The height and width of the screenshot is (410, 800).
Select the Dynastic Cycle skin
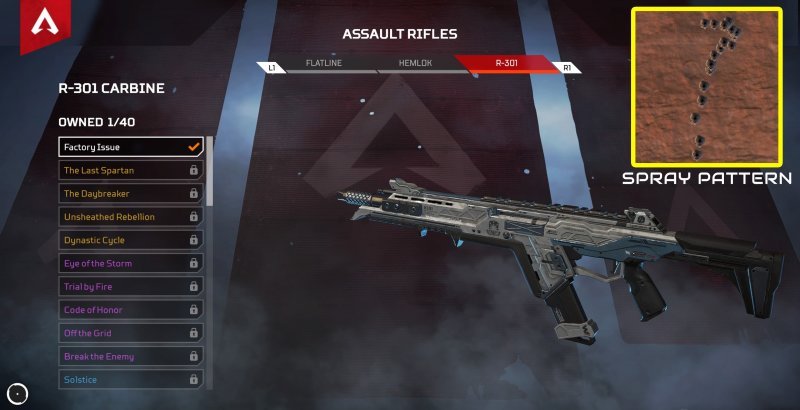[x=131, y=240]
